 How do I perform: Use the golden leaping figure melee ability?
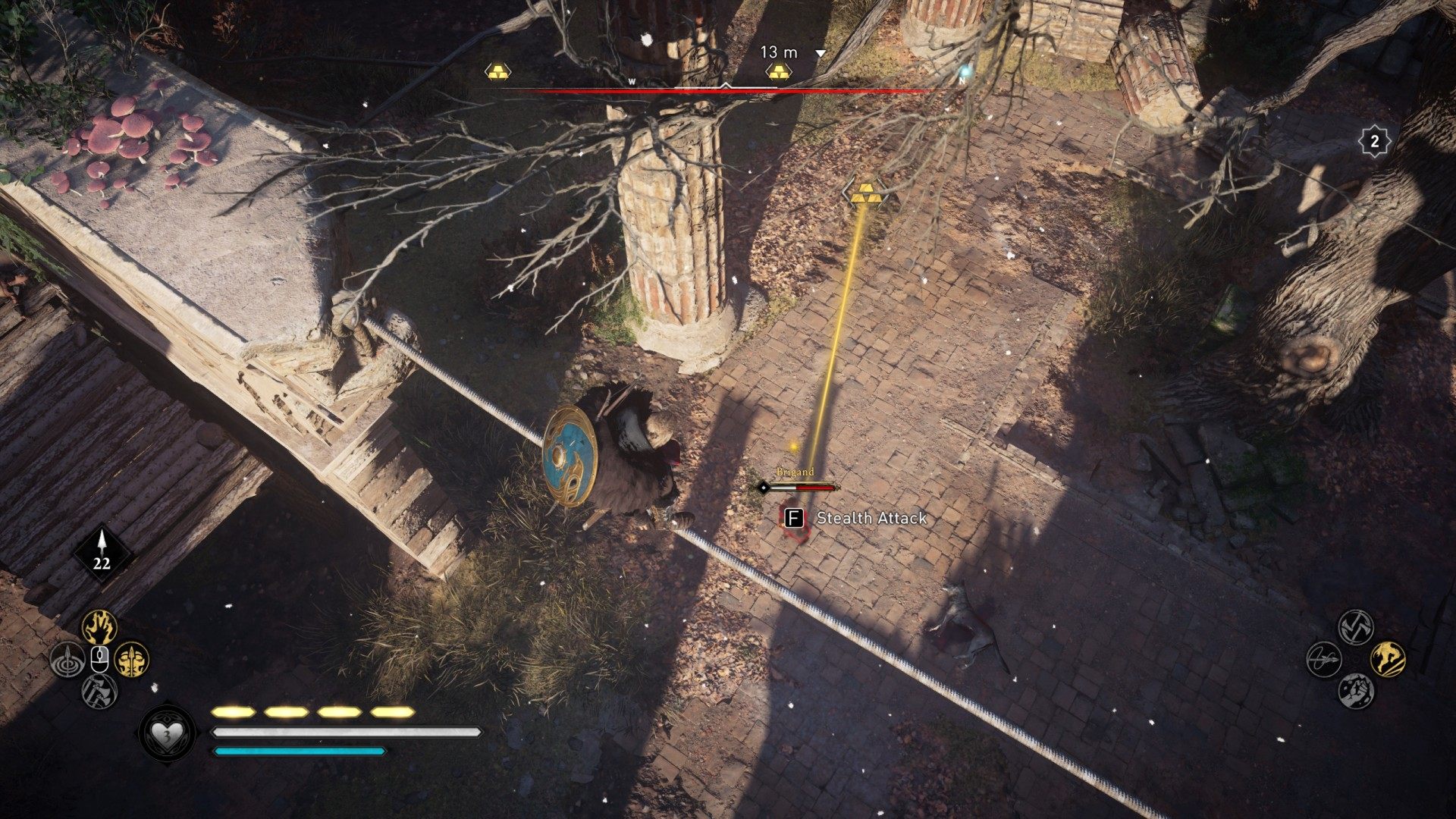click(x=1388, y=658)
